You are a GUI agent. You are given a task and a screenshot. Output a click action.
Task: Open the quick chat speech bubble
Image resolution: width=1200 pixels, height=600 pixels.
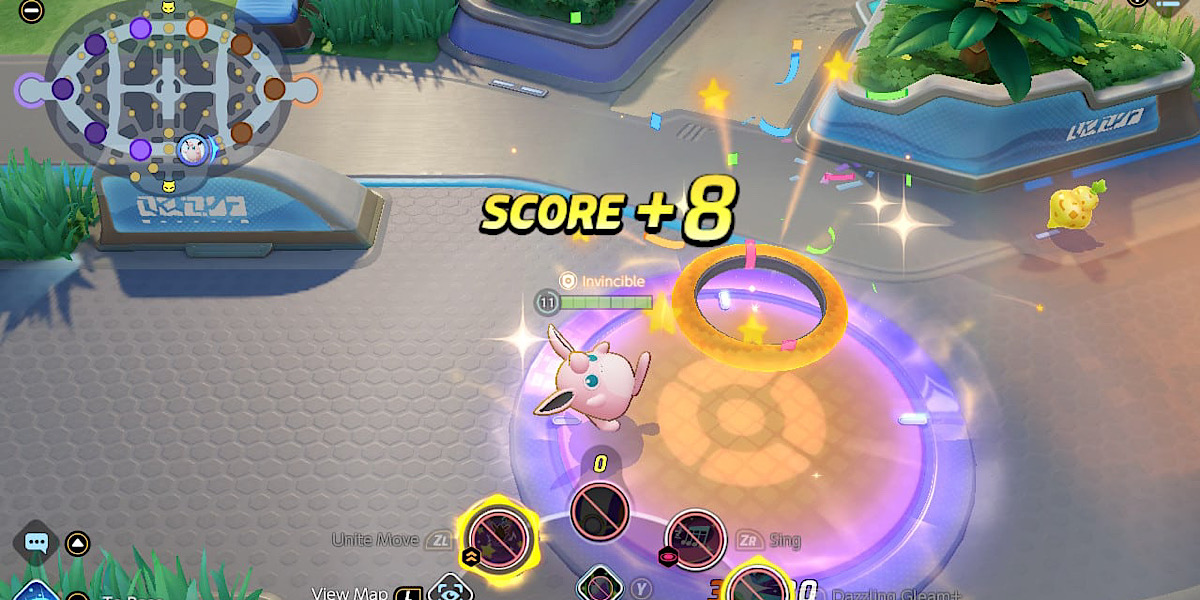[37, 543]
